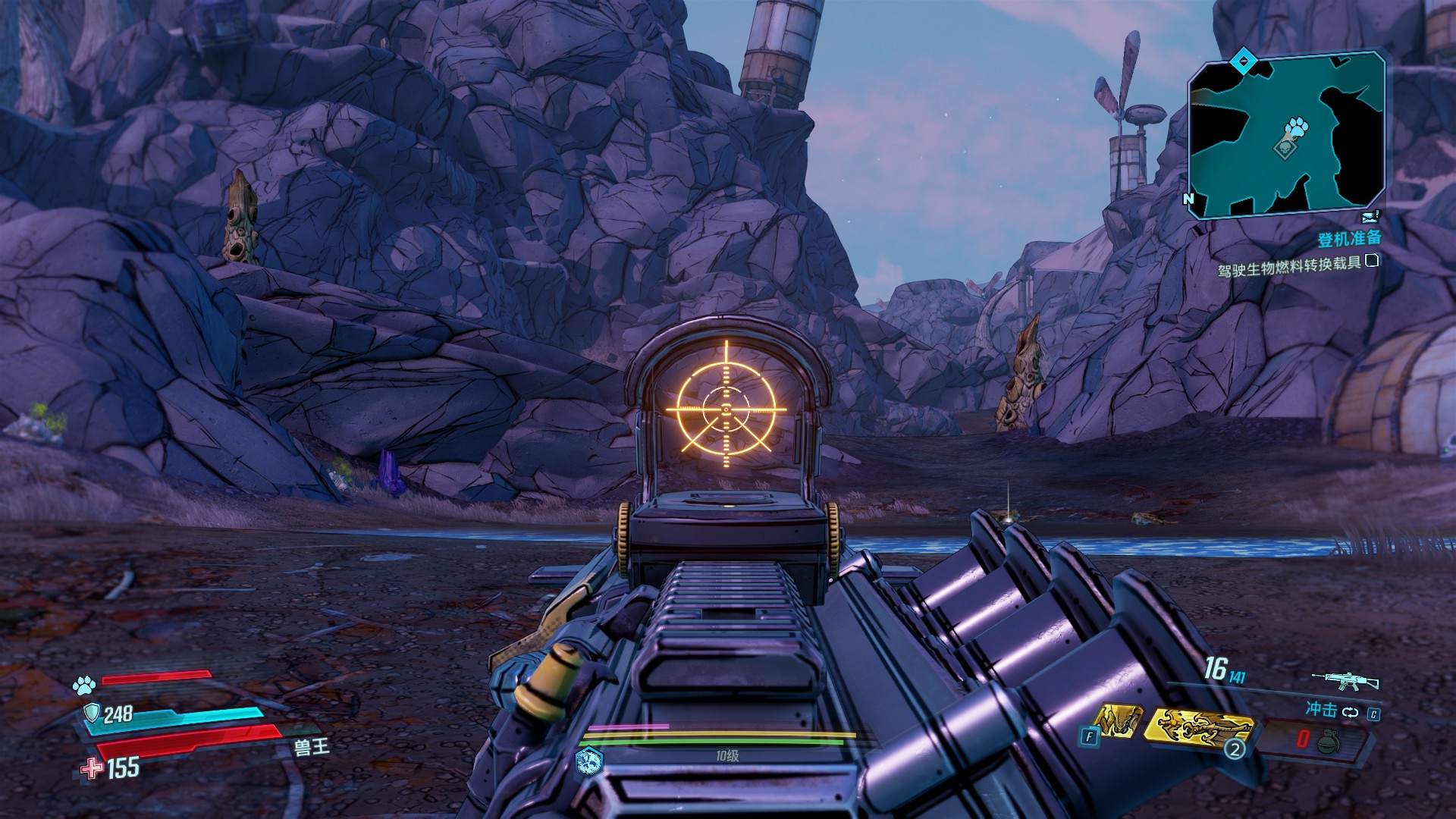Open the minimap in the corner
Image resolution: width=1456 pixels, height=819 pixels.
[1286, 136]
